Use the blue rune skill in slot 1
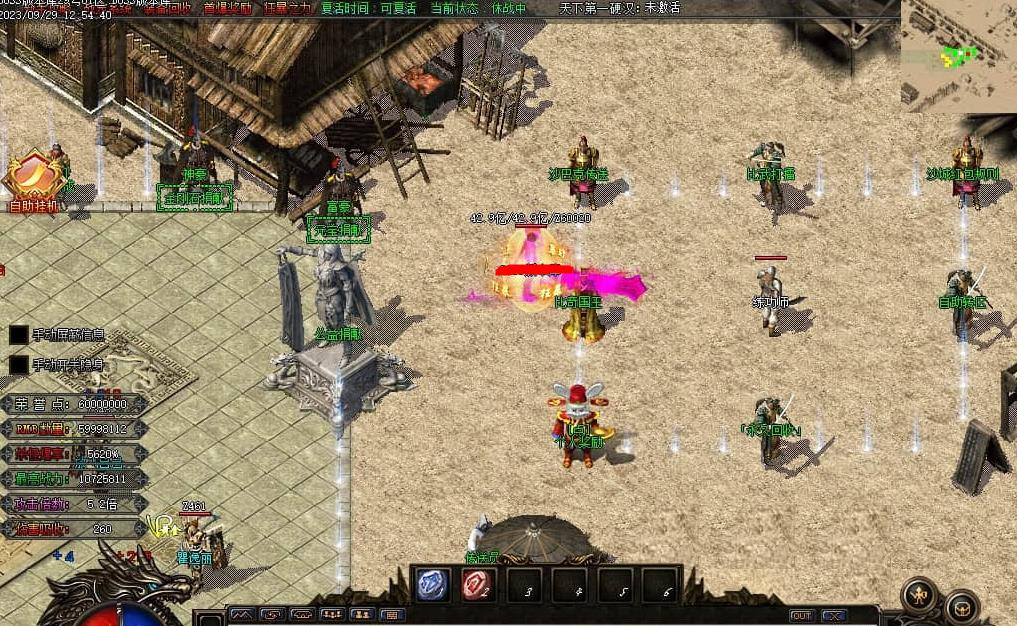Viewport: 1017px width, 626px height. 432,584
